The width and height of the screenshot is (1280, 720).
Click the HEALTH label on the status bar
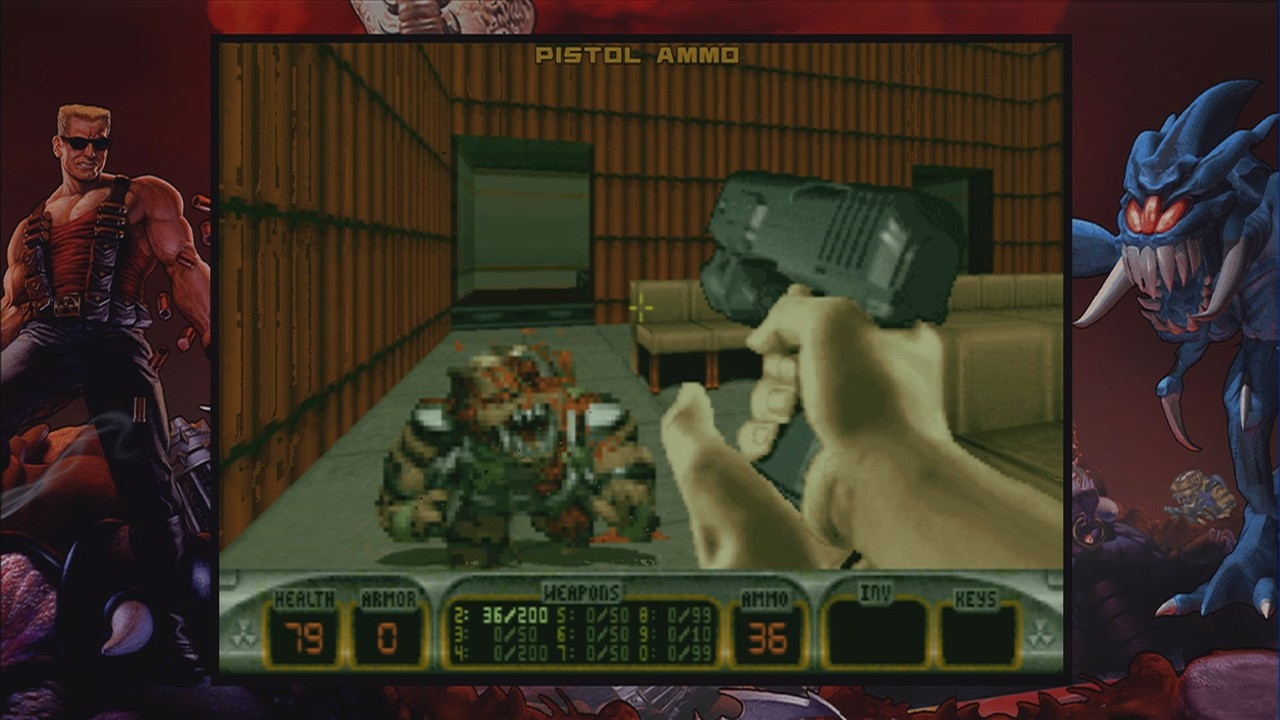coord(303,599)
